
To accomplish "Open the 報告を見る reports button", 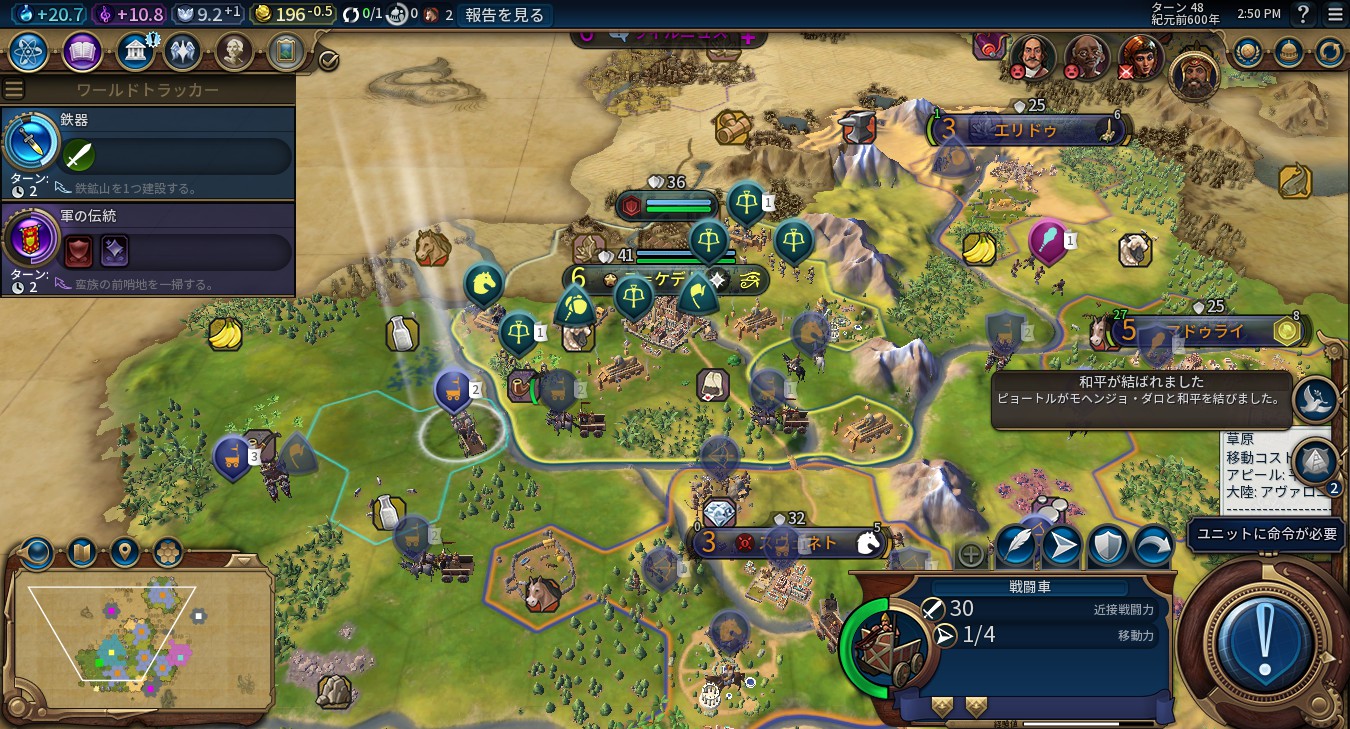I will [505, 15].
